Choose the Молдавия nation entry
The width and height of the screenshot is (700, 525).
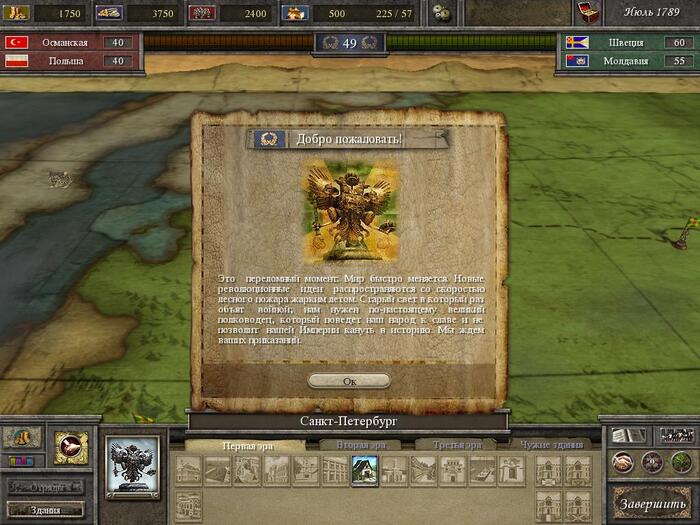coord(626,61)
